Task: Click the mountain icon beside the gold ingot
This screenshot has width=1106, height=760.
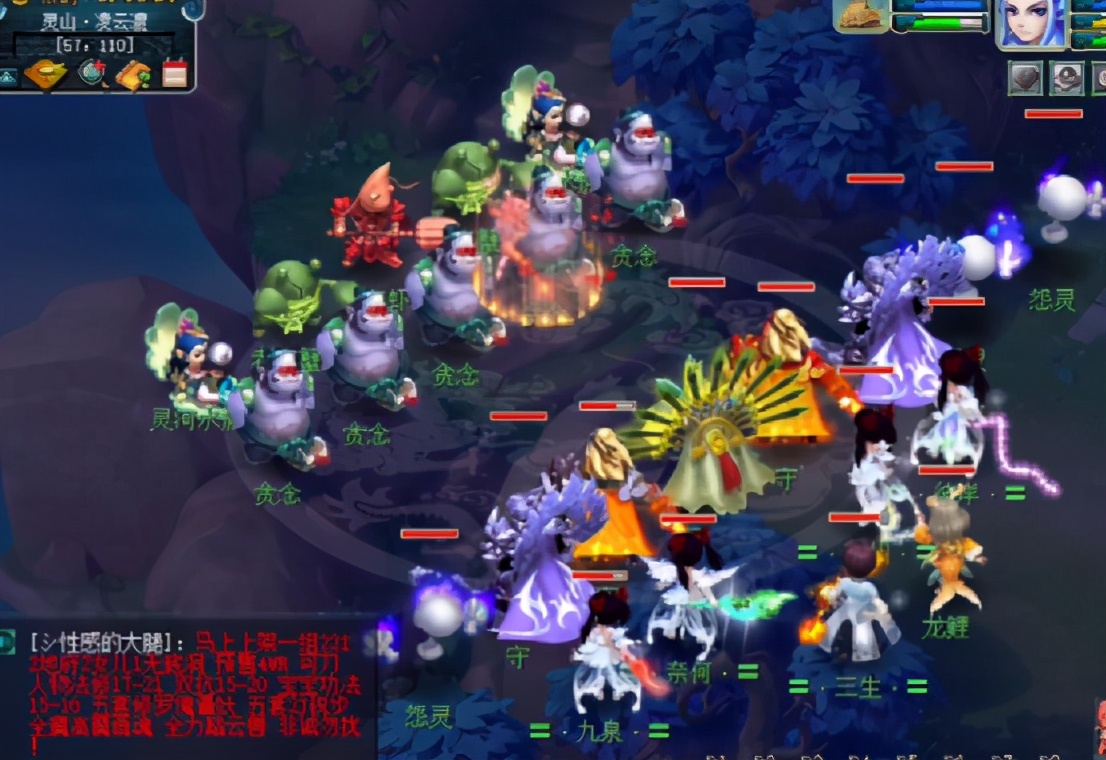Action: [x=9, y=76]
